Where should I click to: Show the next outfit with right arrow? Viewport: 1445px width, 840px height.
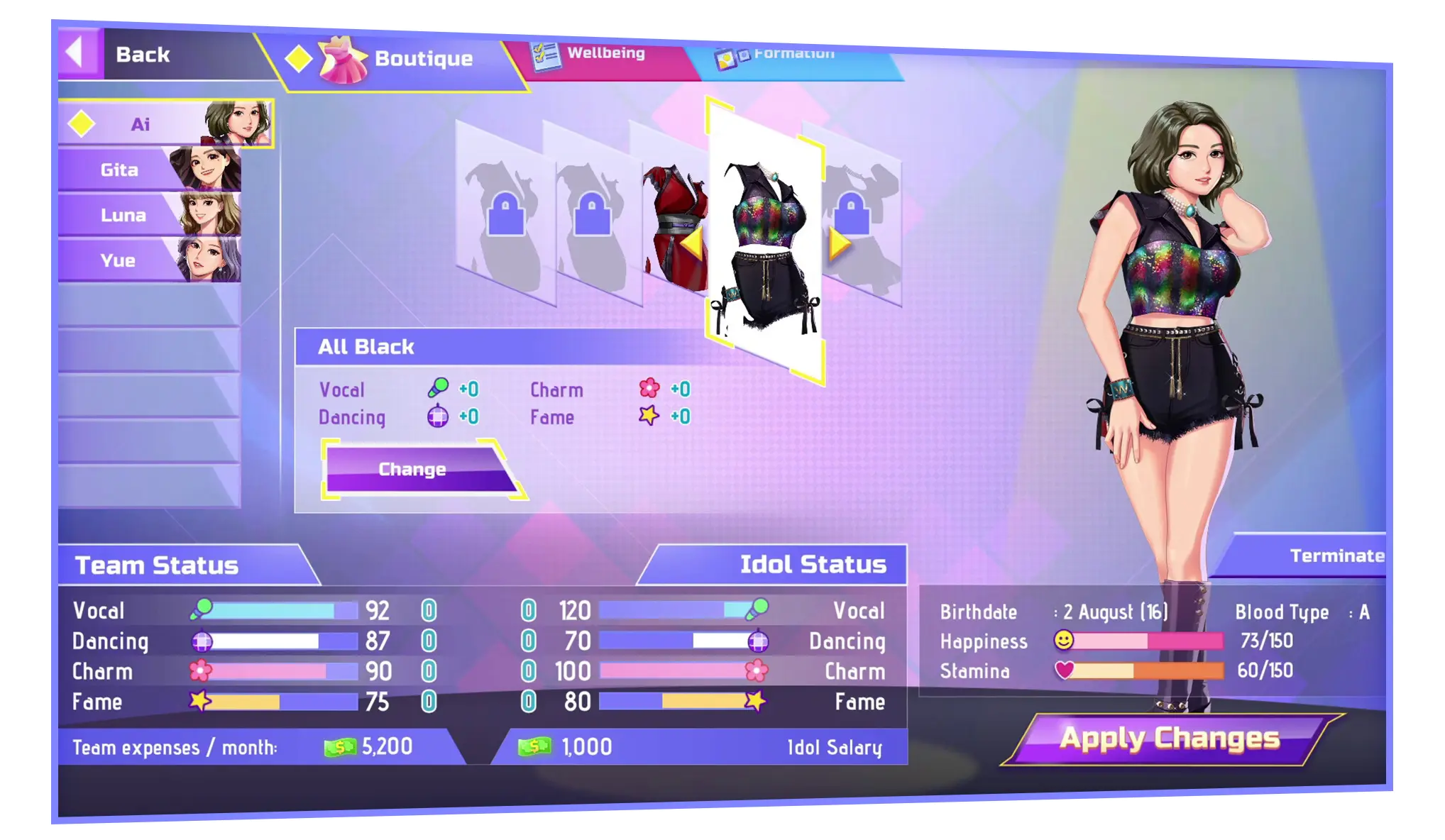pyautogui.click(x=840, y=245)
